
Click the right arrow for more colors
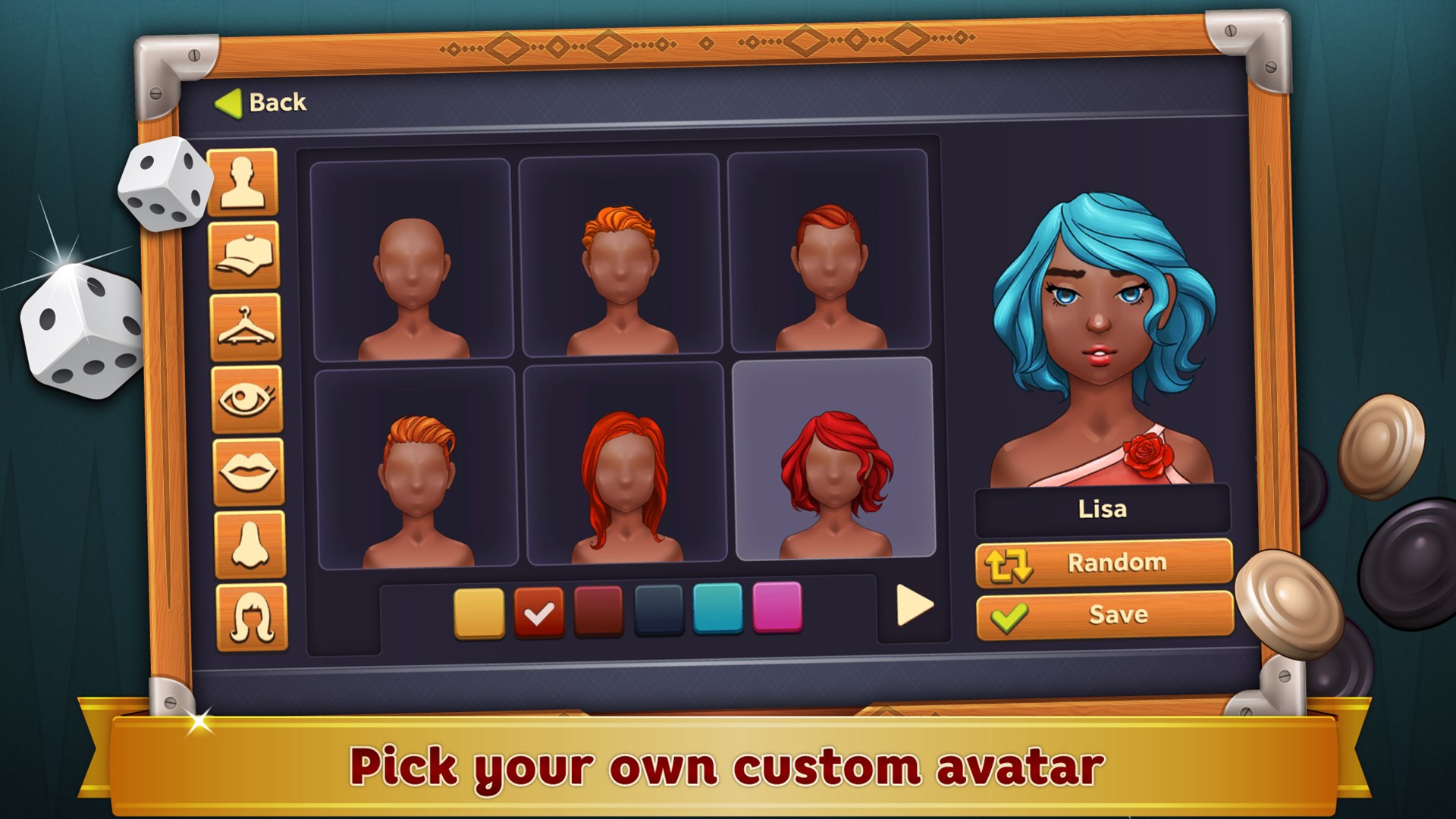[x=915, y=606]
